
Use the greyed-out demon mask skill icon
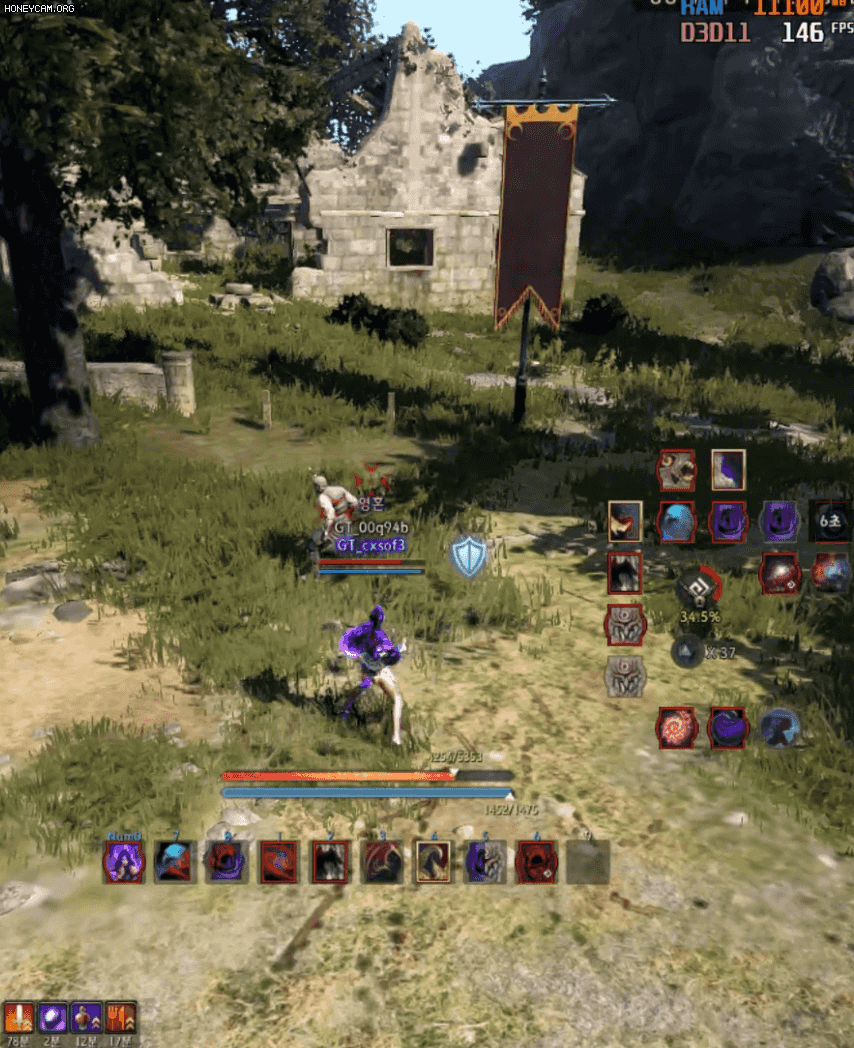click(x=625, y=677)
